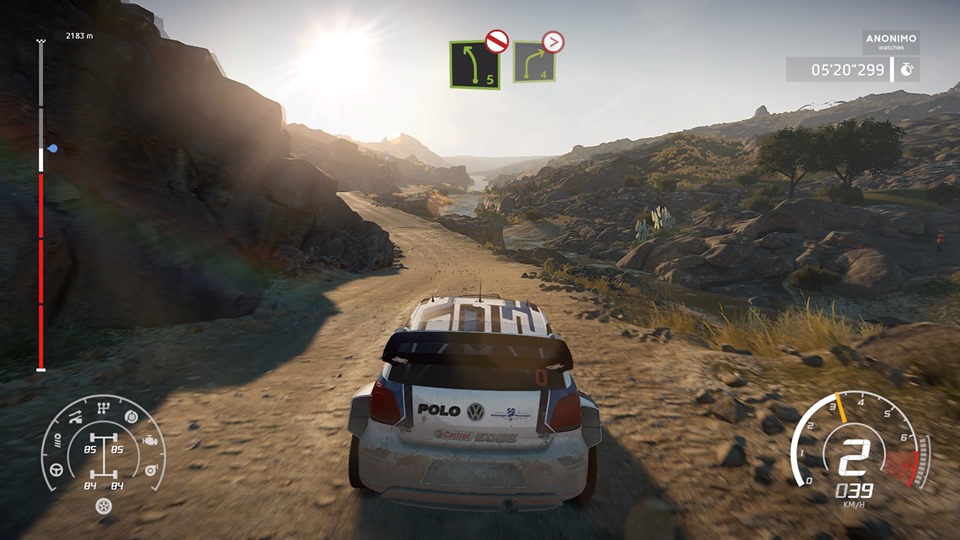Screen dimensions: 960x540
Task: Click the red don't-cut warning badge
Action: coord(496,41)
